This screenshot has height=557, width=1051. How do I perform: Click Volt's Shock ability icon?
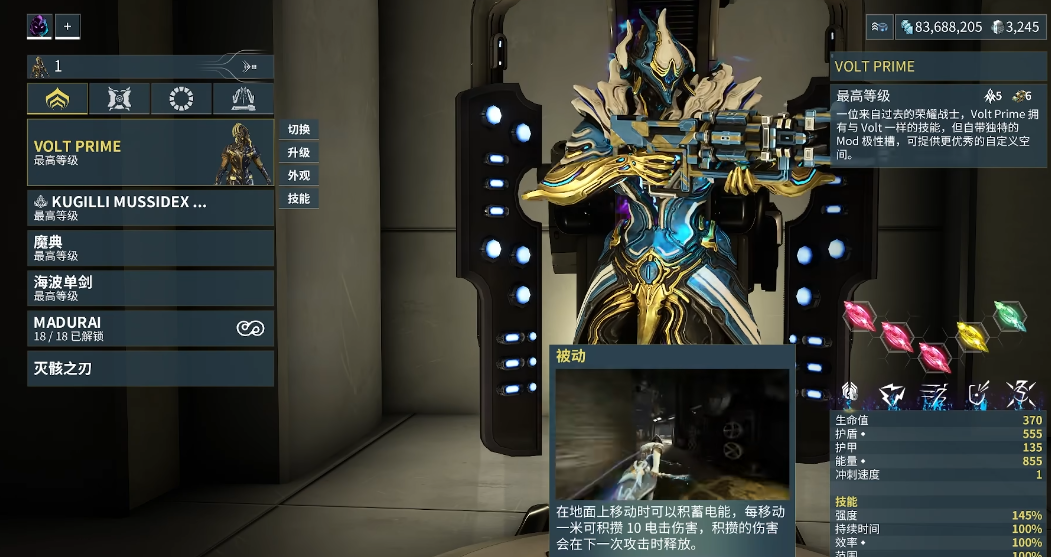point(891,394)
